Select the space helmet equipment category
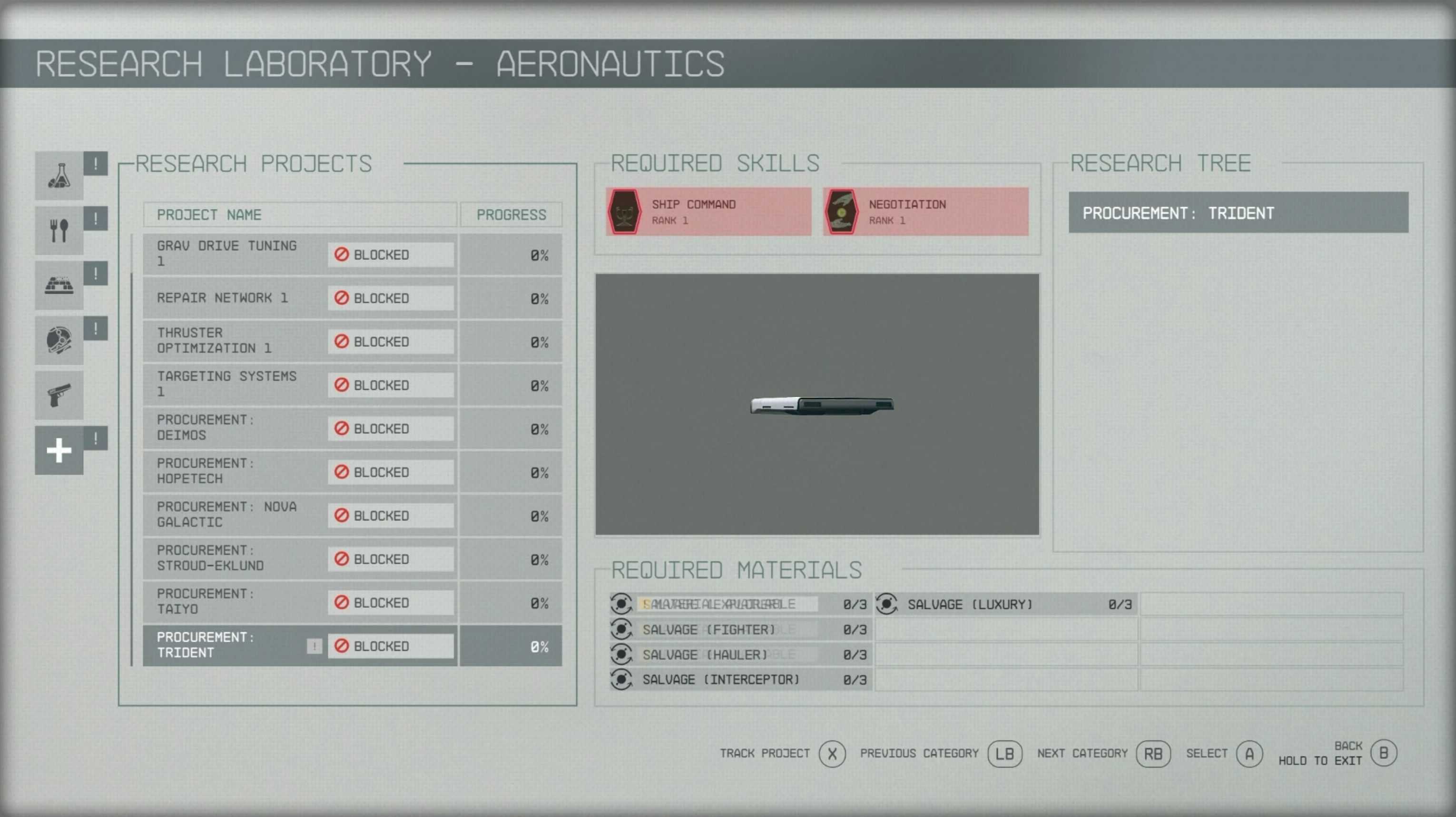Image resolution: width=1456 pixels, height=817 pixels. click(x=59, y=340)
